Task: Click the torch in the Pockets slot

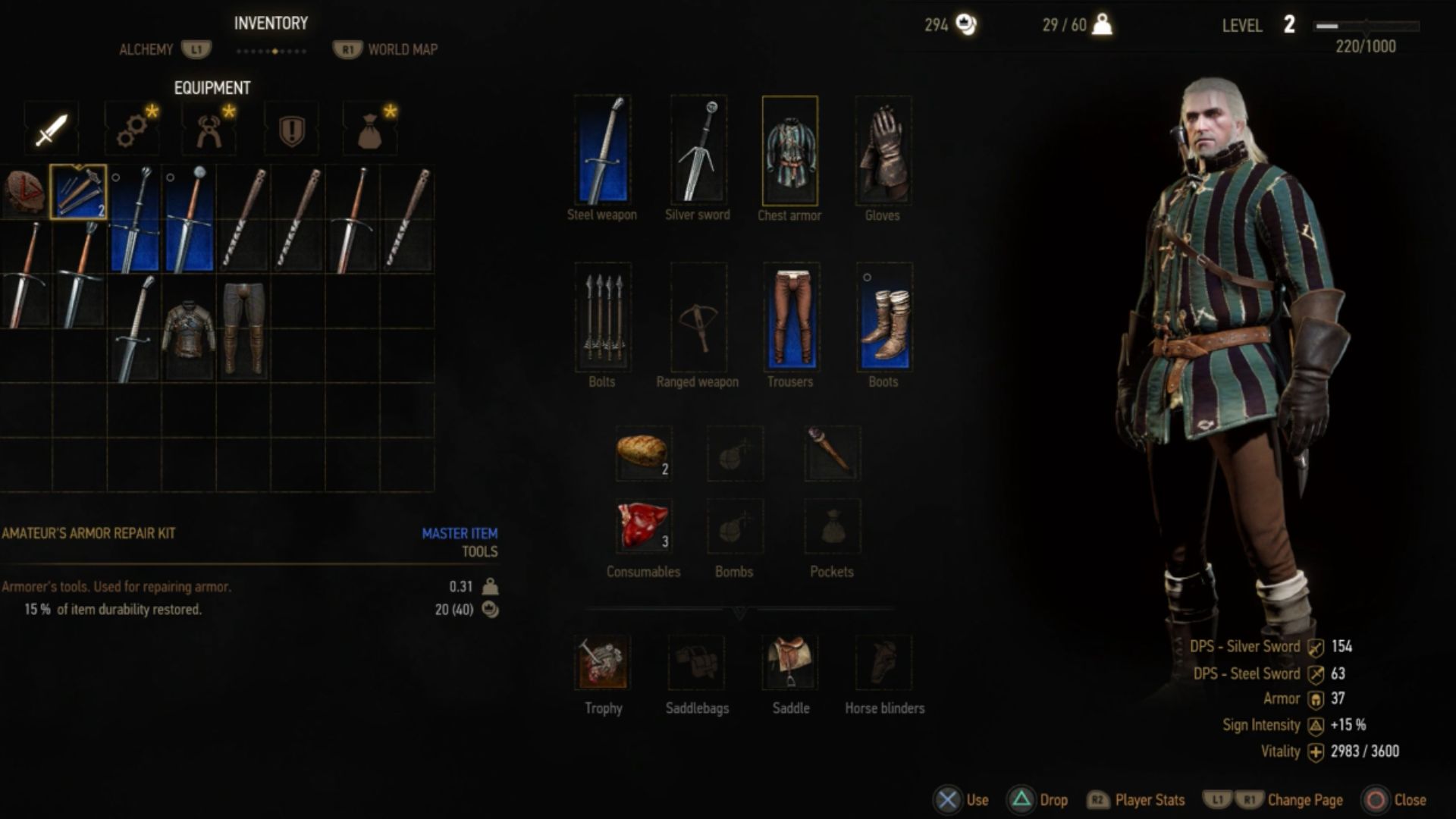Action: [x=832, y=453]
